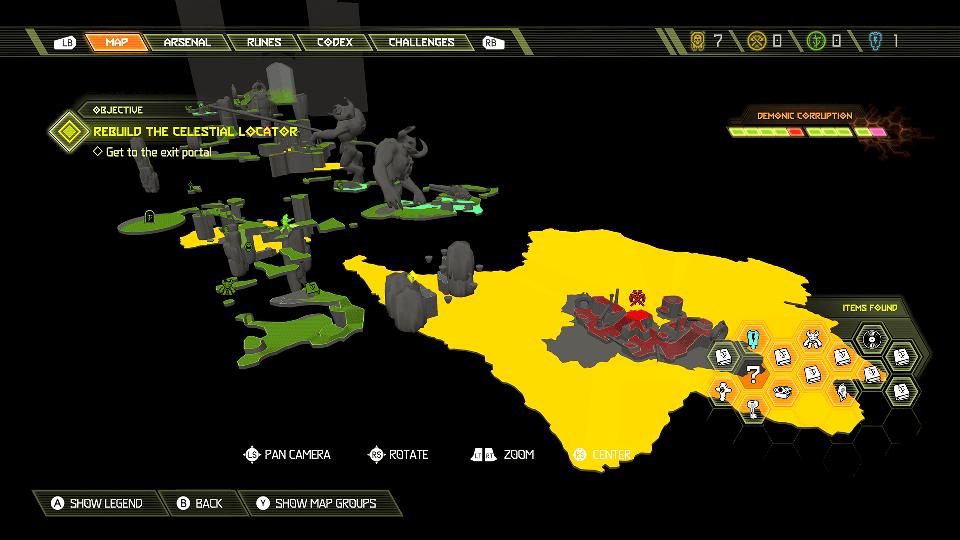Select the Codex tab
Image resolution: width=960 pixels, height=540 pixels.
click(334, 42)
